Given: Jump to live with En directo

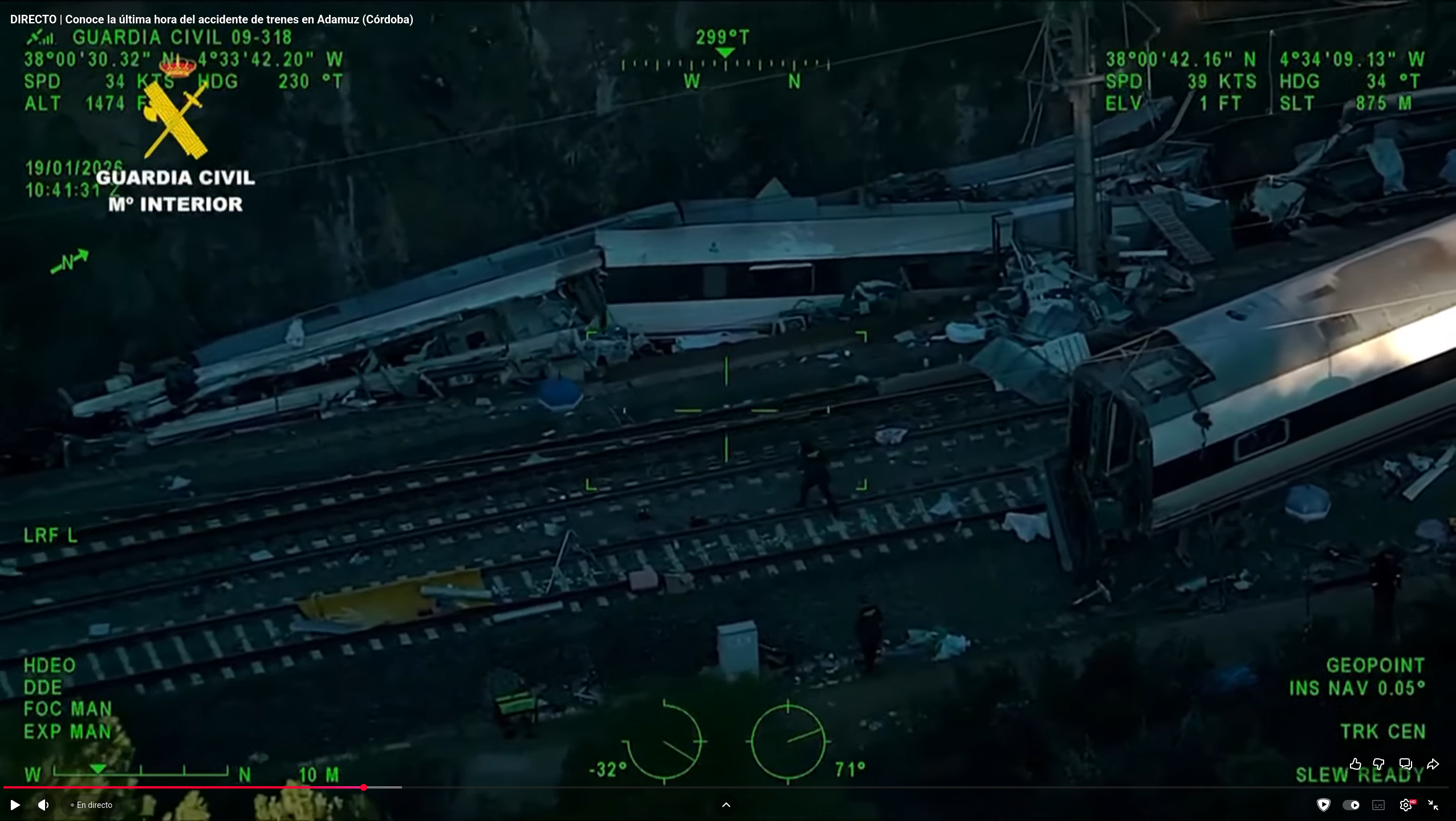Looking at the screenshot, I should tap(91, 805).
